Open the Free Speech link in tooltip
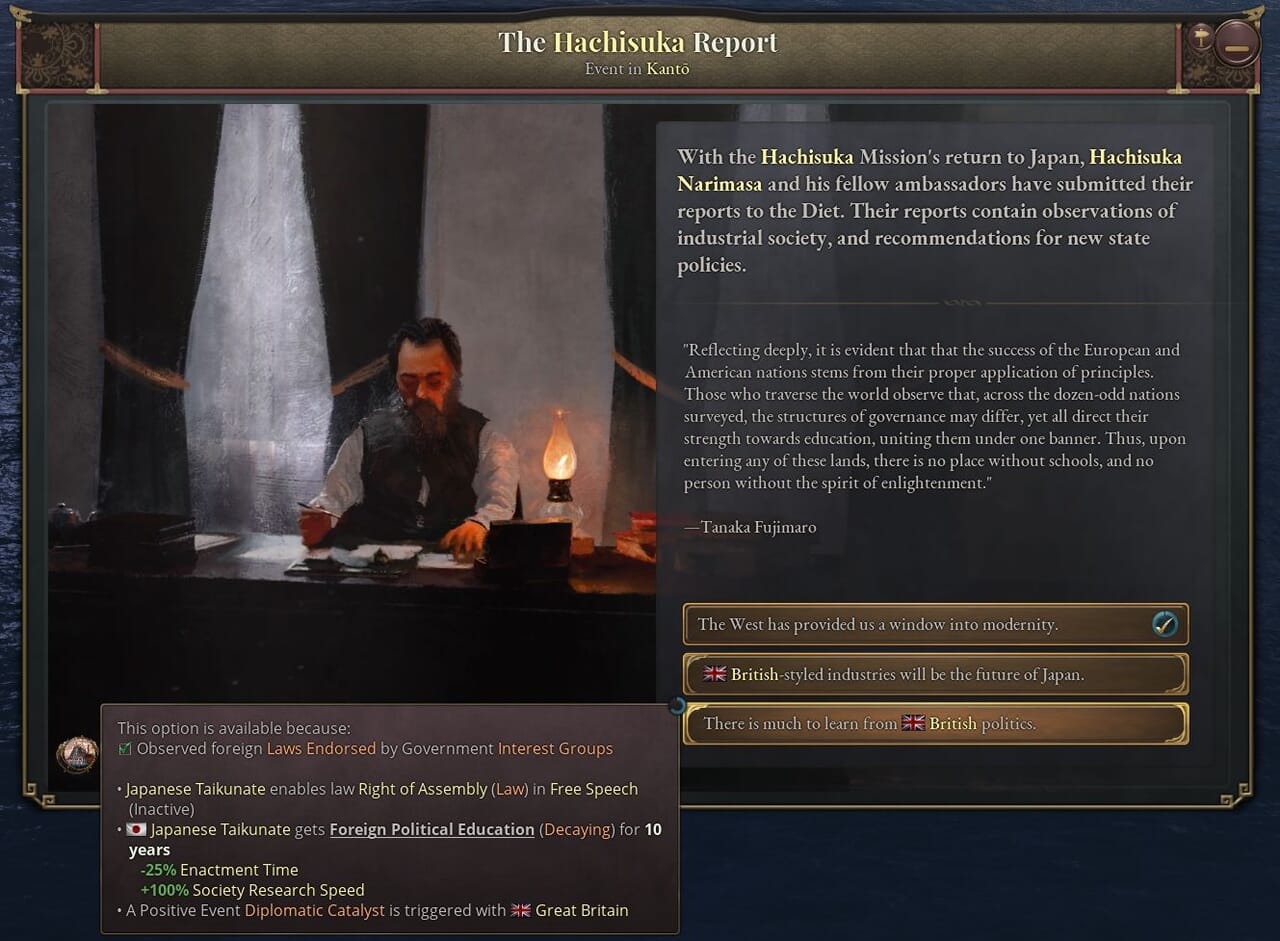The width and height of the screenshot is (1280, 941). pyautogui.click(x=593, y=789)
